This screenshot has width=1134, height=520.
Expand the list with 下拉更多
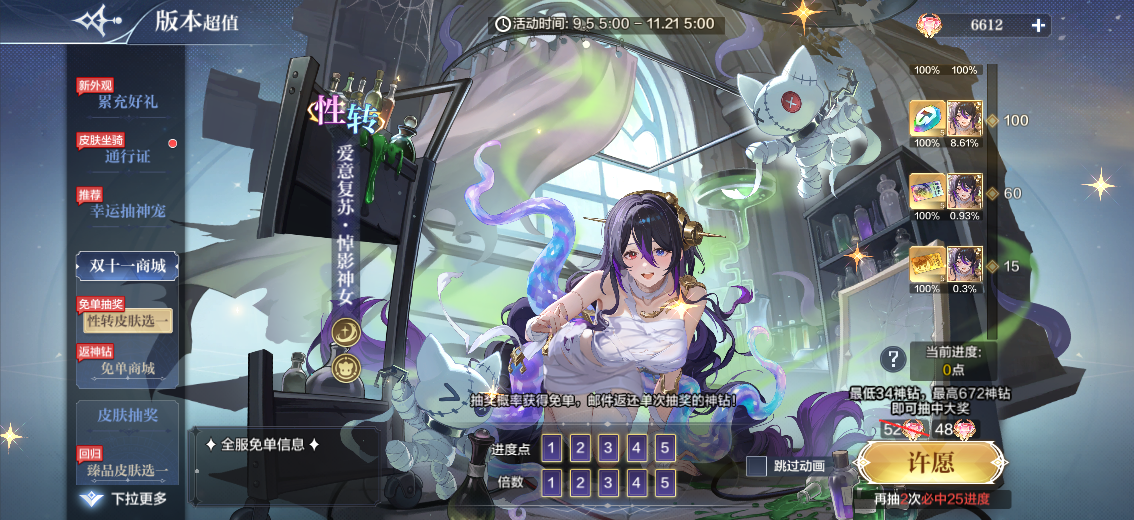click(127, 498)
